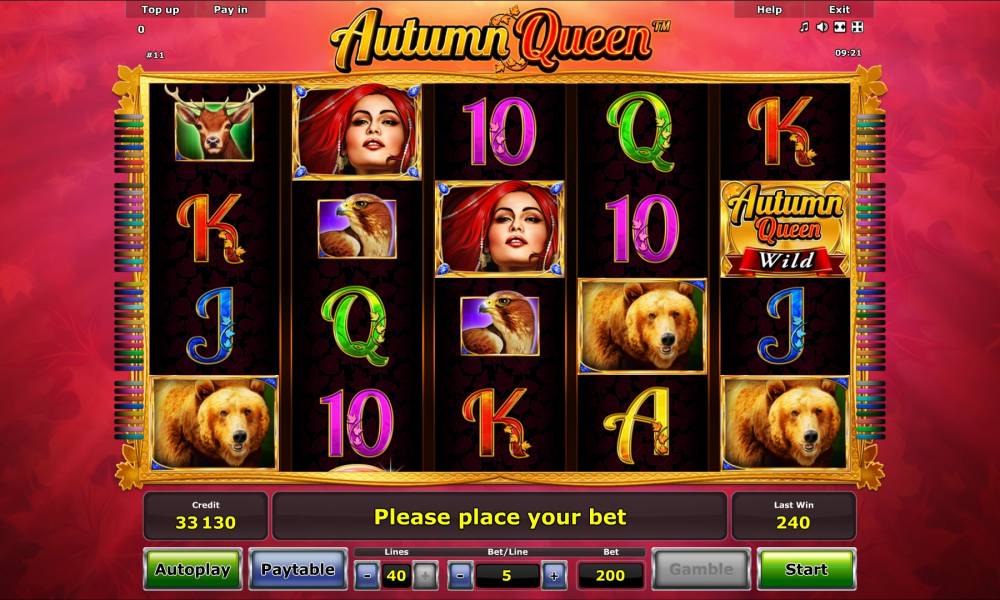Image resolution: width=1000 pixels, height=600 pixels.
Task: Spin the reels with the Start button
Action: (805, 569)
